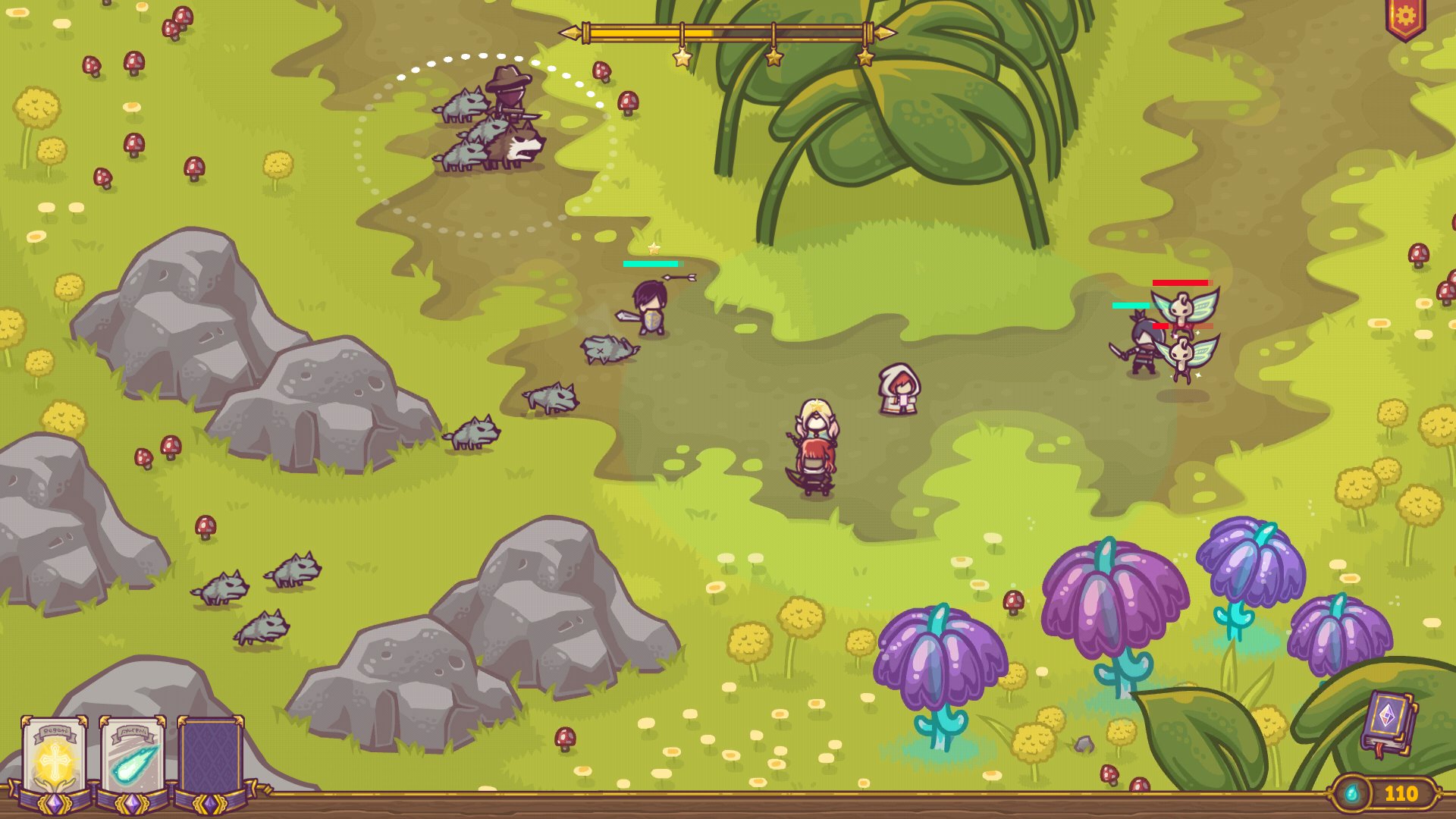
Task: Open the purple spellbook
Action: [x=1387, y=723]
